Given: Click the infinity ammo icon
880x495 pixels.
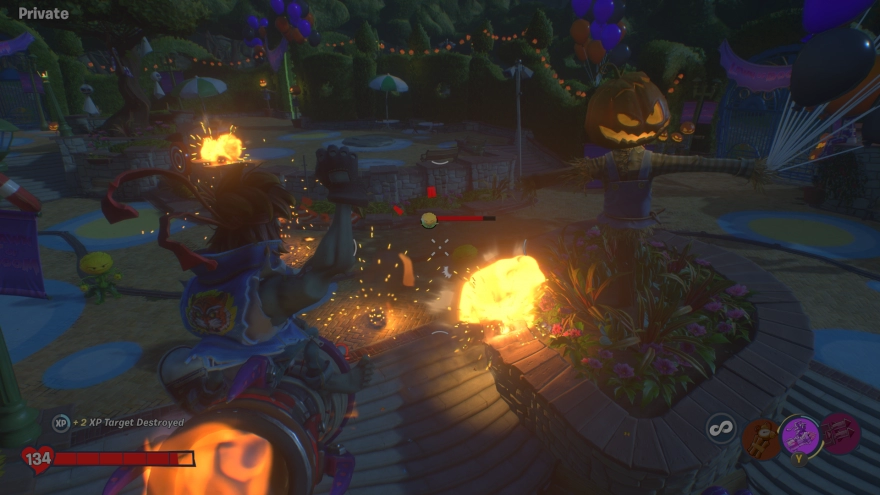Looking at the screenshot, I should 720,430.
